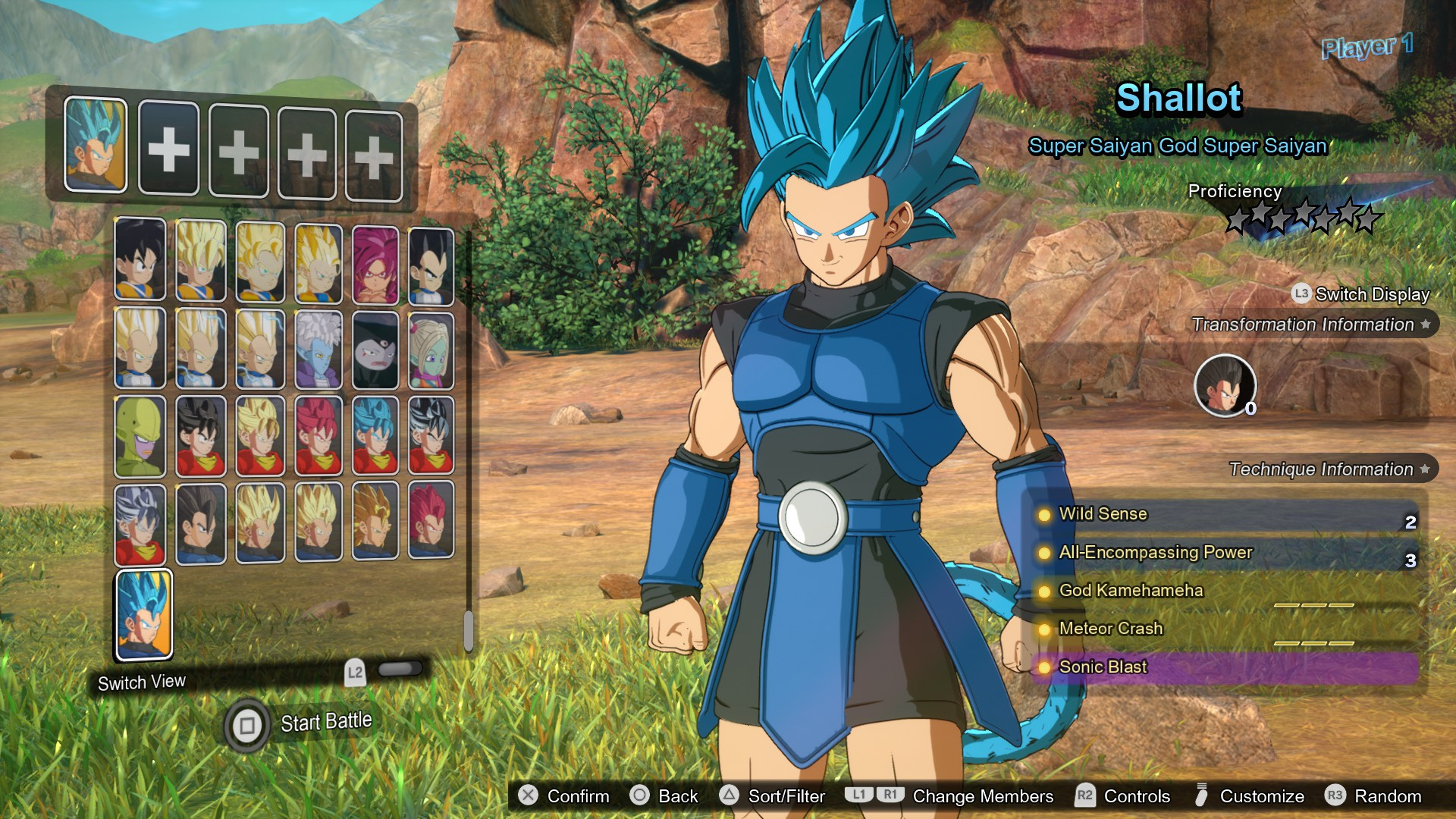This screenshot has width=1456, height=819.
Task: Click the L3 Switch Display icon
Action: [1300, 294]
